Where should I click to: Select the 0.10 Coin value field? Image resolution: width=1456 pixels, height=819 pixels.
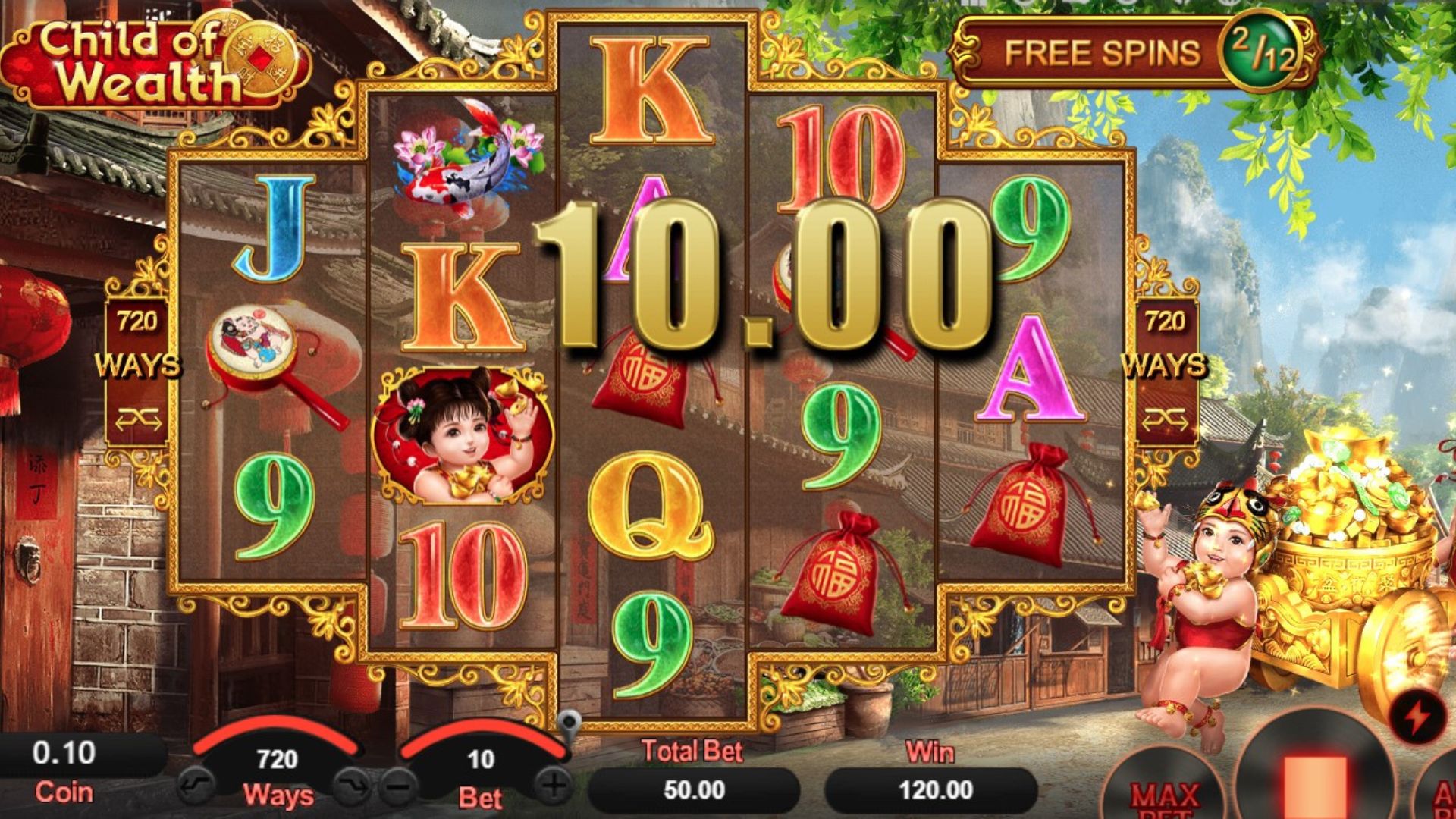tap(64, 754)
